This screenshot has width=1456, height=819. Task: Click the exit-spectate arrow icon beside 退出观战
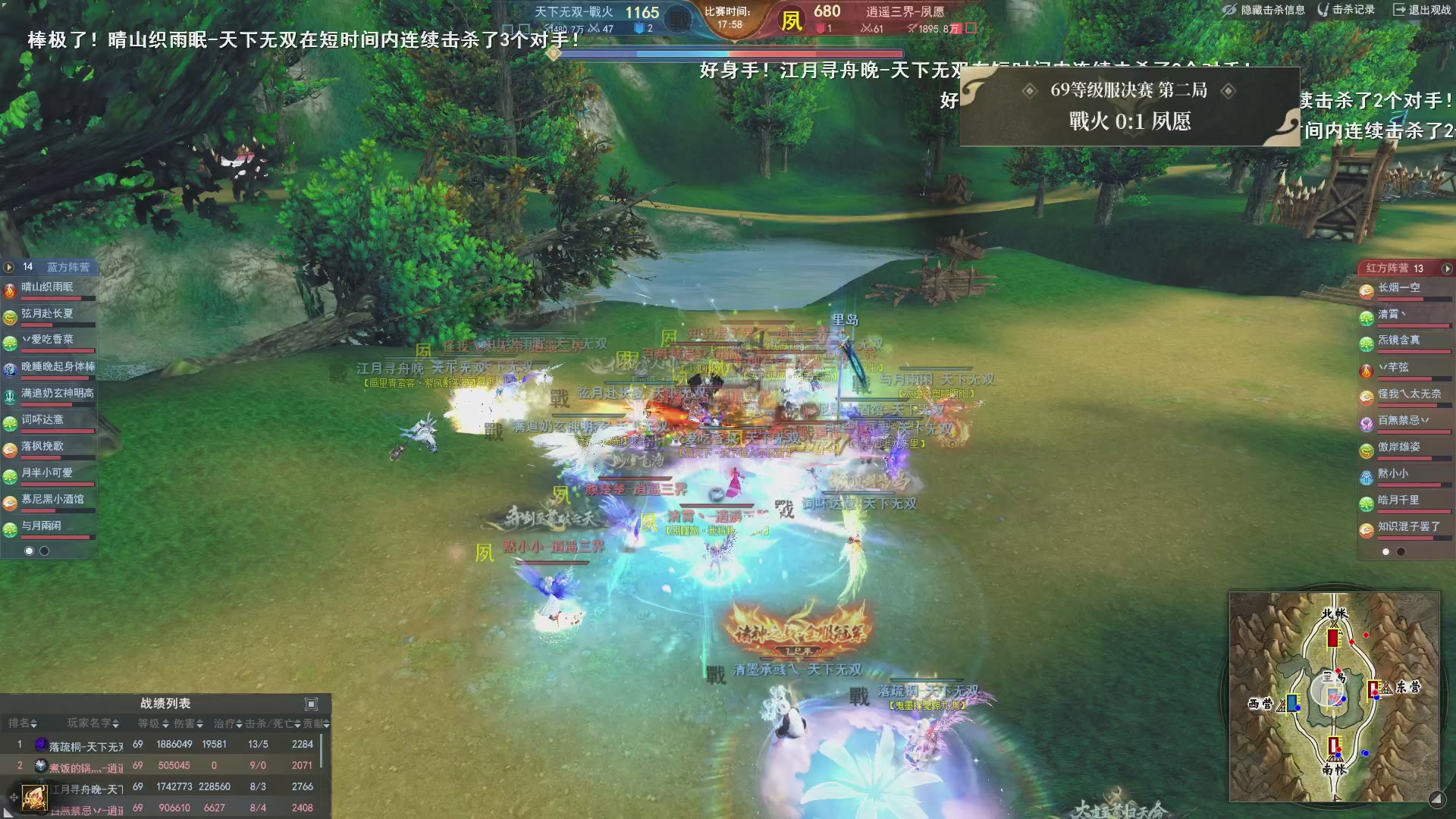point(1398,11)
